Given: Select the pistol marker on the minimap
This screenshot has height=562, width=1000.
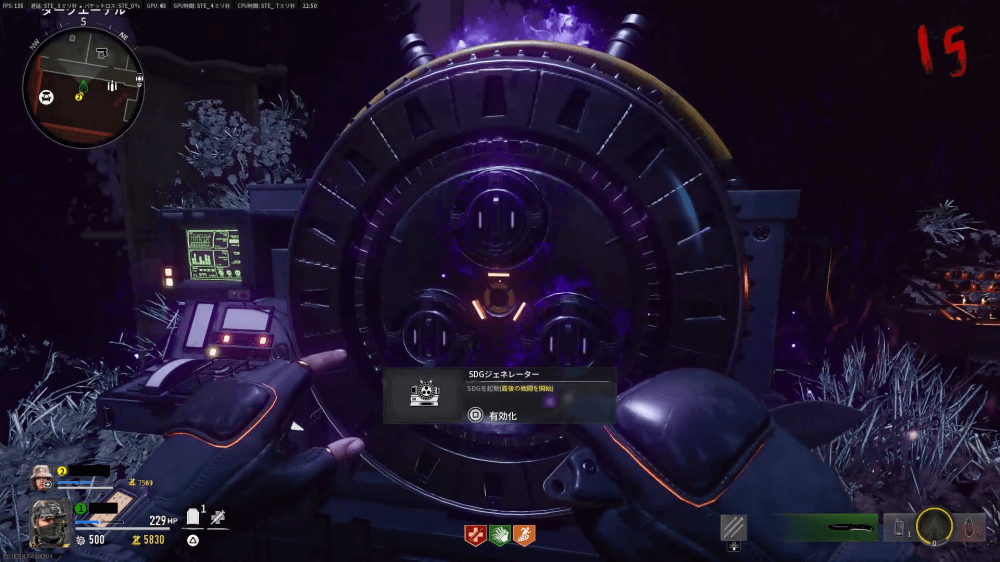Looking at the screenshot, I should tap(104, 50).
